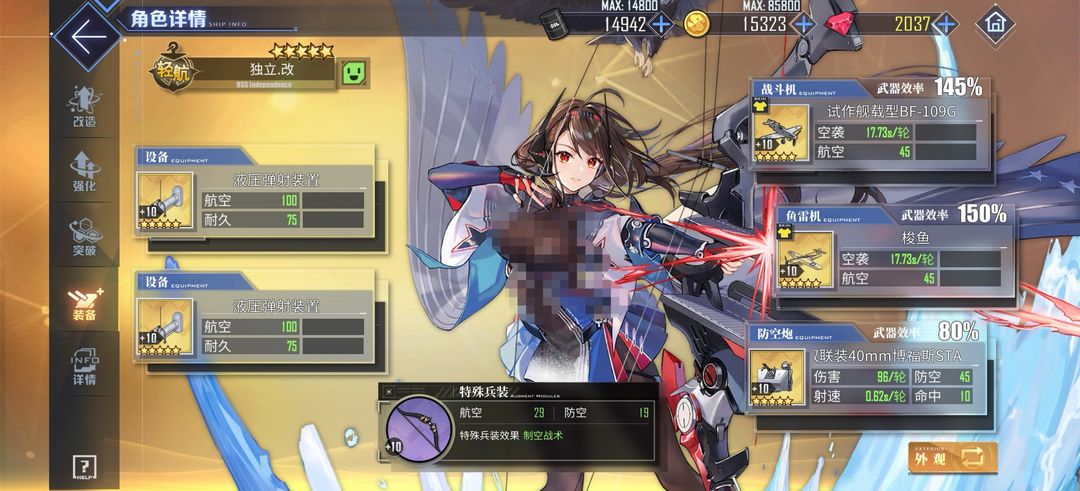Tap the green mood face icon
The width and height of the screenshot is (1080, 491).
coord(353,72)
